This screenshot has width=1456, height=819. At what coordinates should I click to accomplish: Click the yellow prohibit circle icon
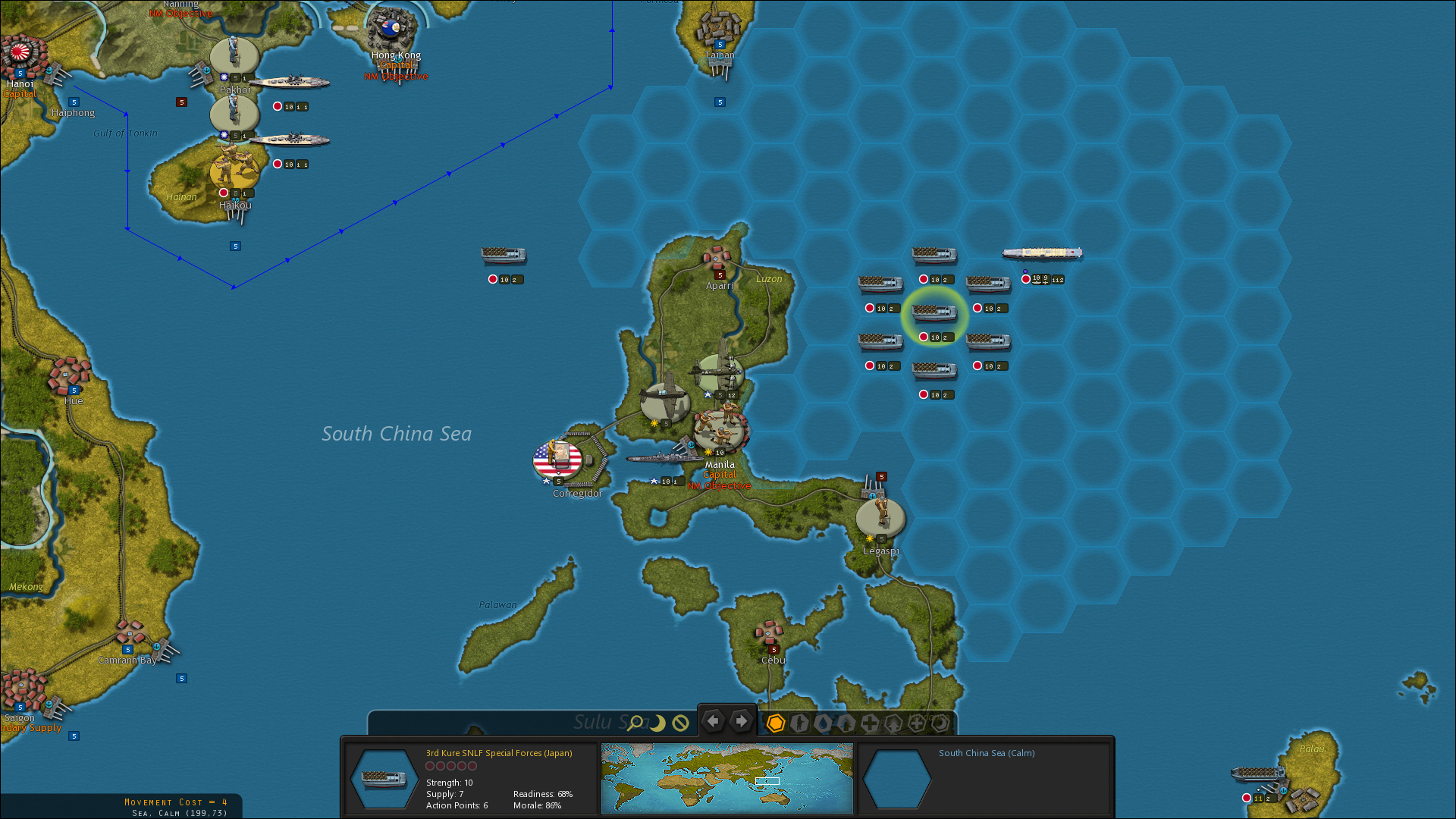(679, 723)
